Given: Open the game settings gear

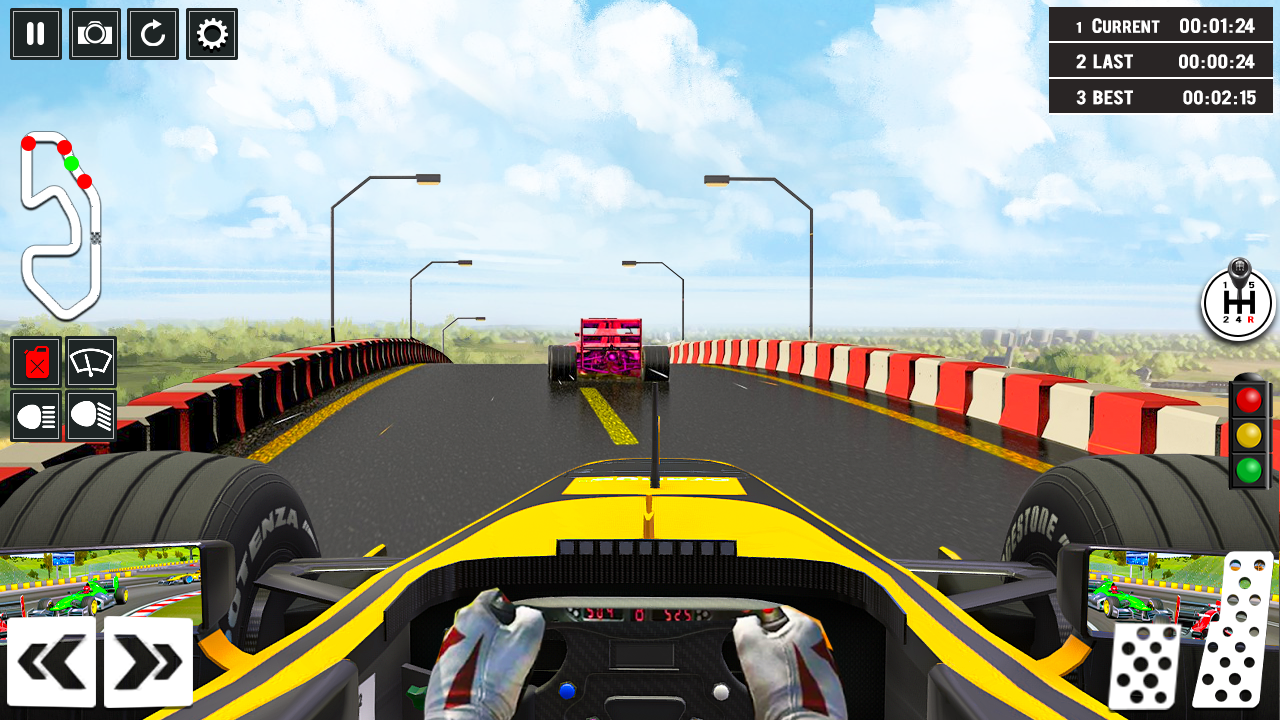Looking at the screenshot, I should [x=211, y=34].
